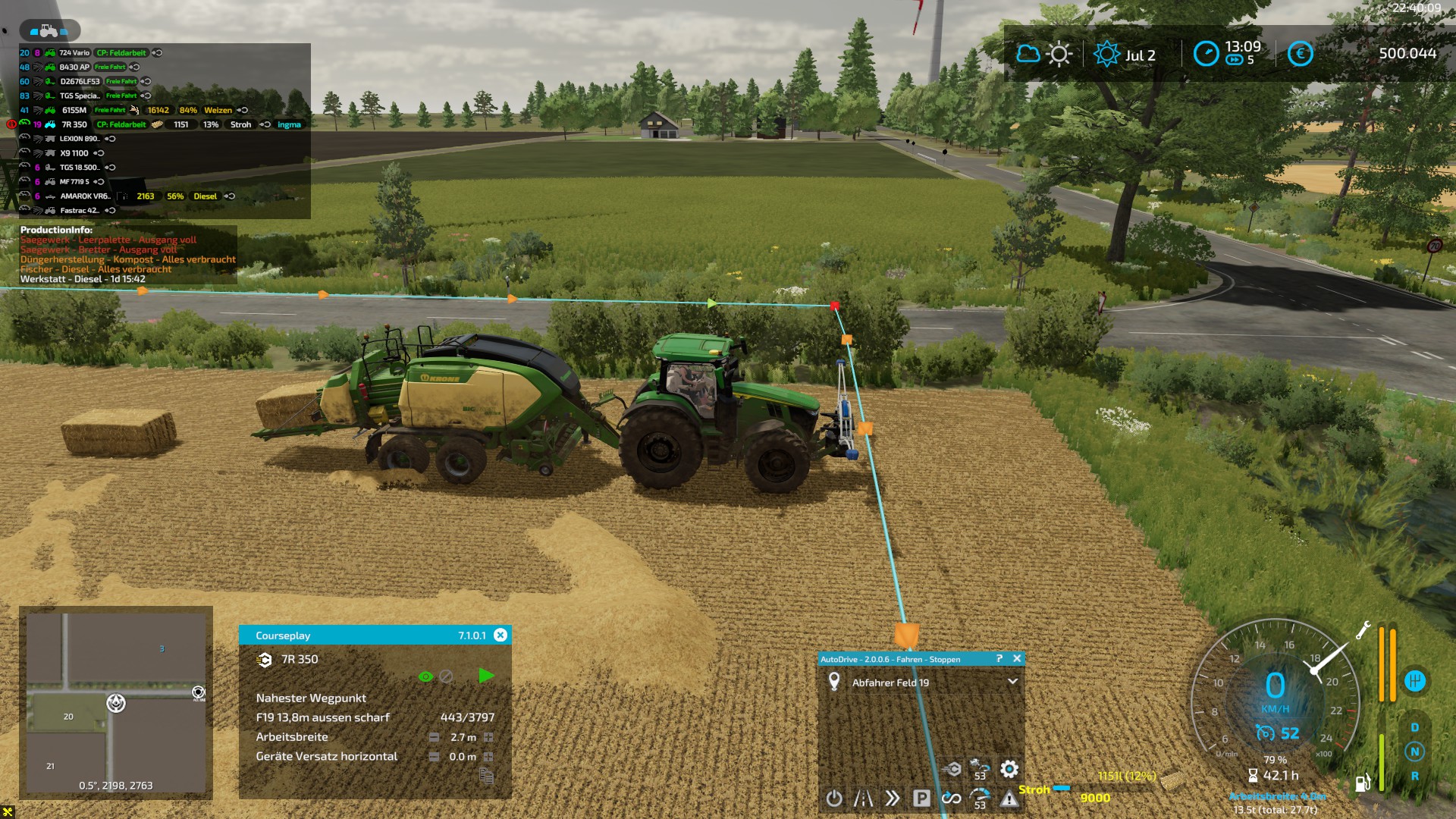Switch to the LEXION 890 vehicle entry
Viewport: 1456px width, 819px height.
tap(79, 139)
